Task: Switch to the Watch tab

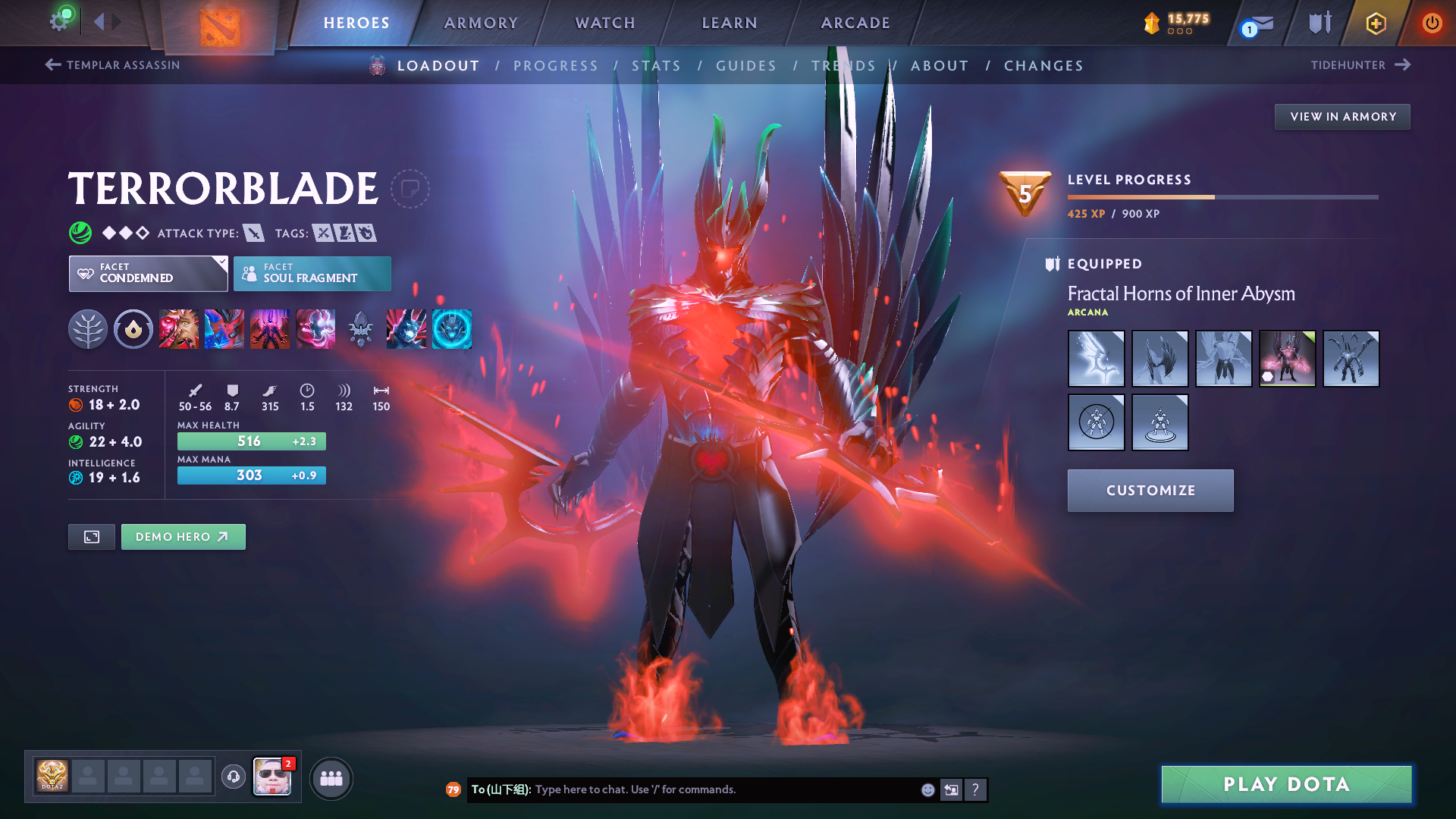Action: pos(605,23)
